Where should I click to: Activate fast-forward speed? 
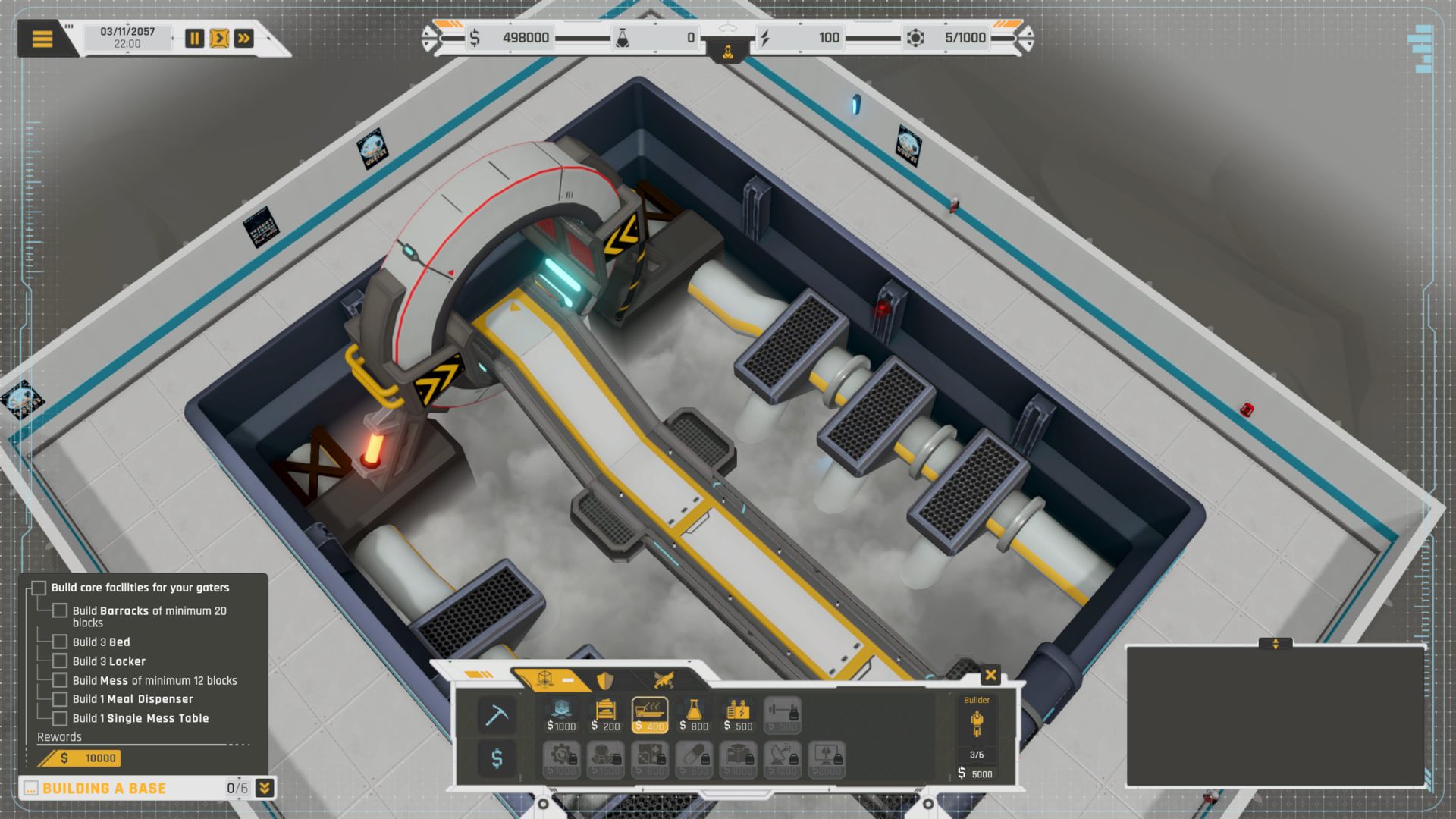244,39
